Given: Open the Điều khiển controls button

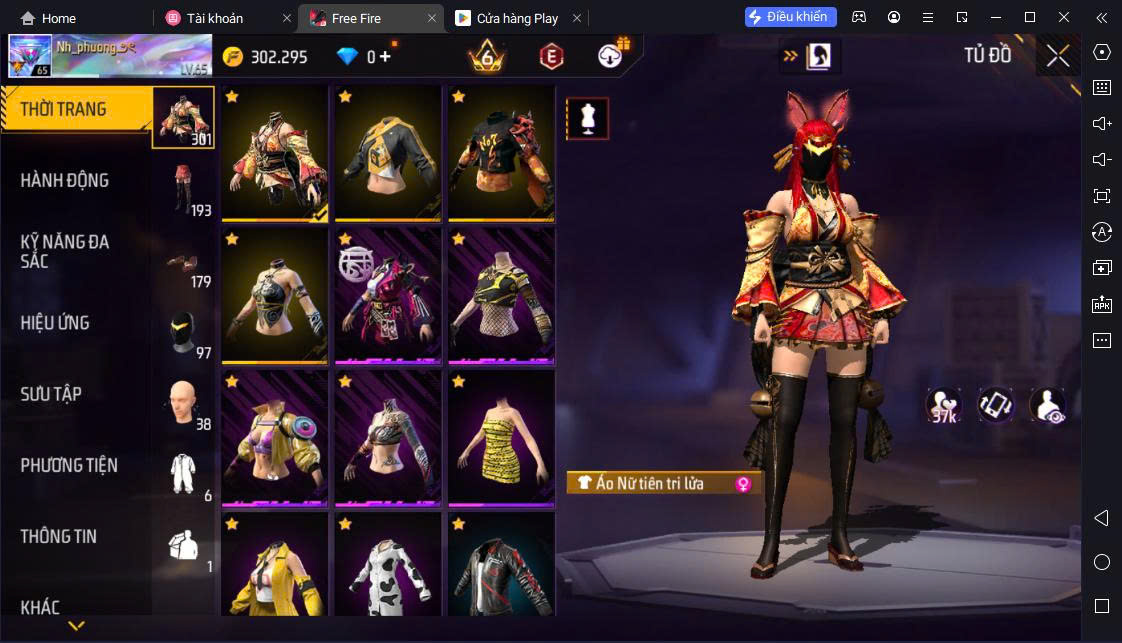Looking at the screenshot, I should pyautogui.click(x=791, y=17).
